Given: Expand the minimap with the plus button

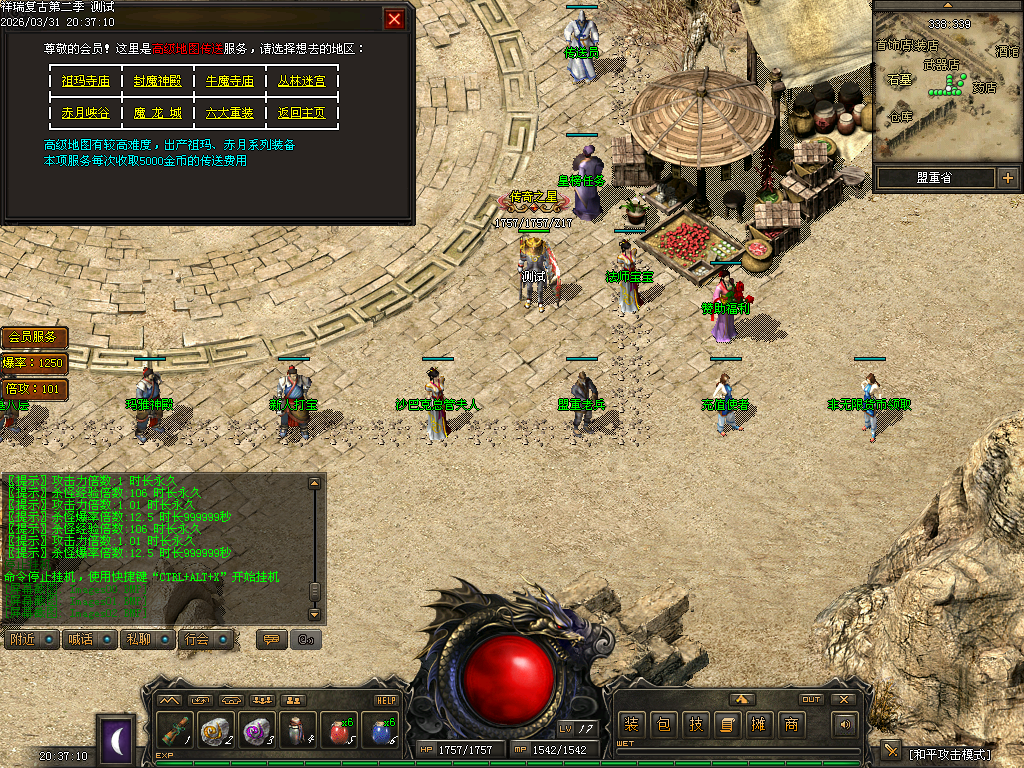Looking at the screenshot, I should click(1007, 179).
